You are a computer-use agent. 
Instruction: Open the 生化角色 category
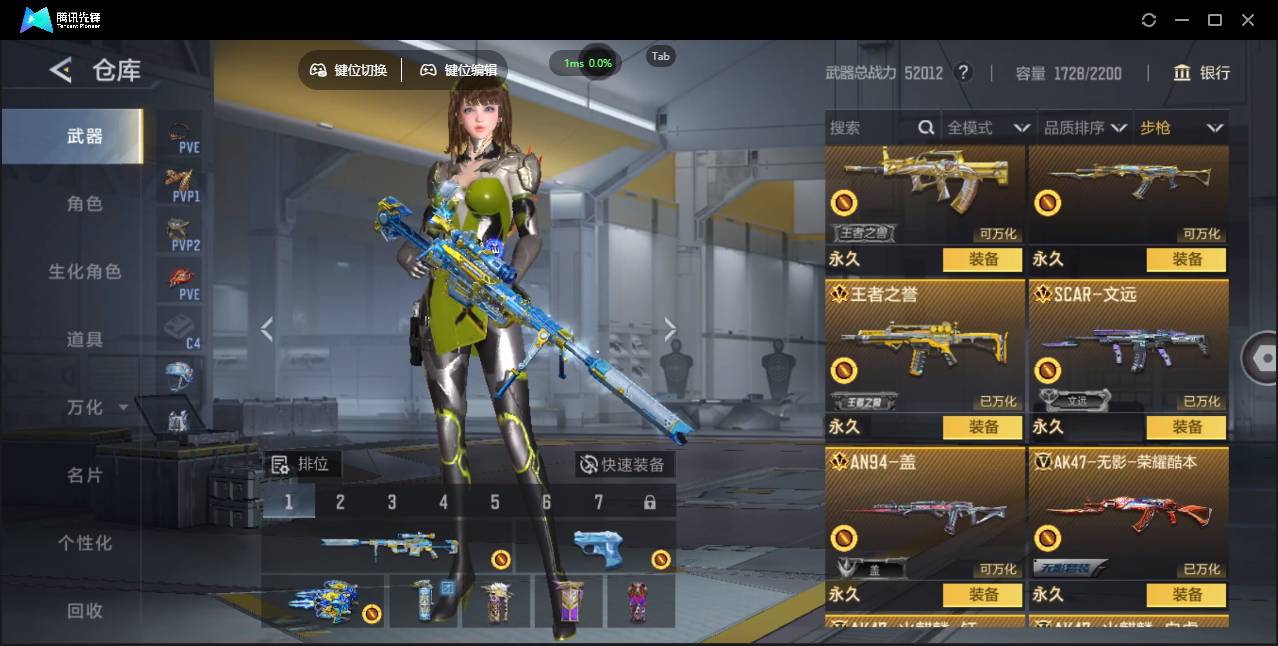85,272
